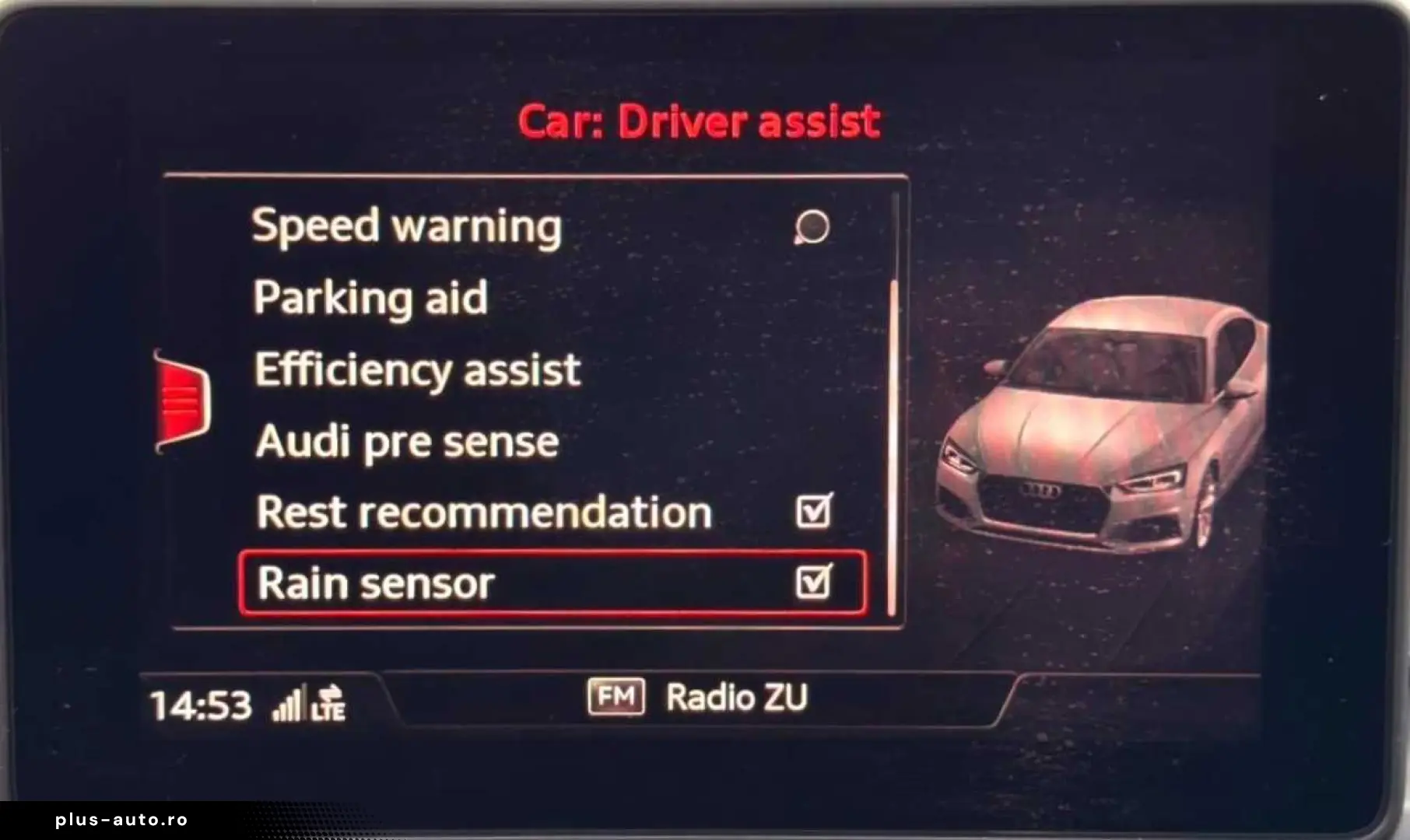Tap the clock showing 14:53

201,702
